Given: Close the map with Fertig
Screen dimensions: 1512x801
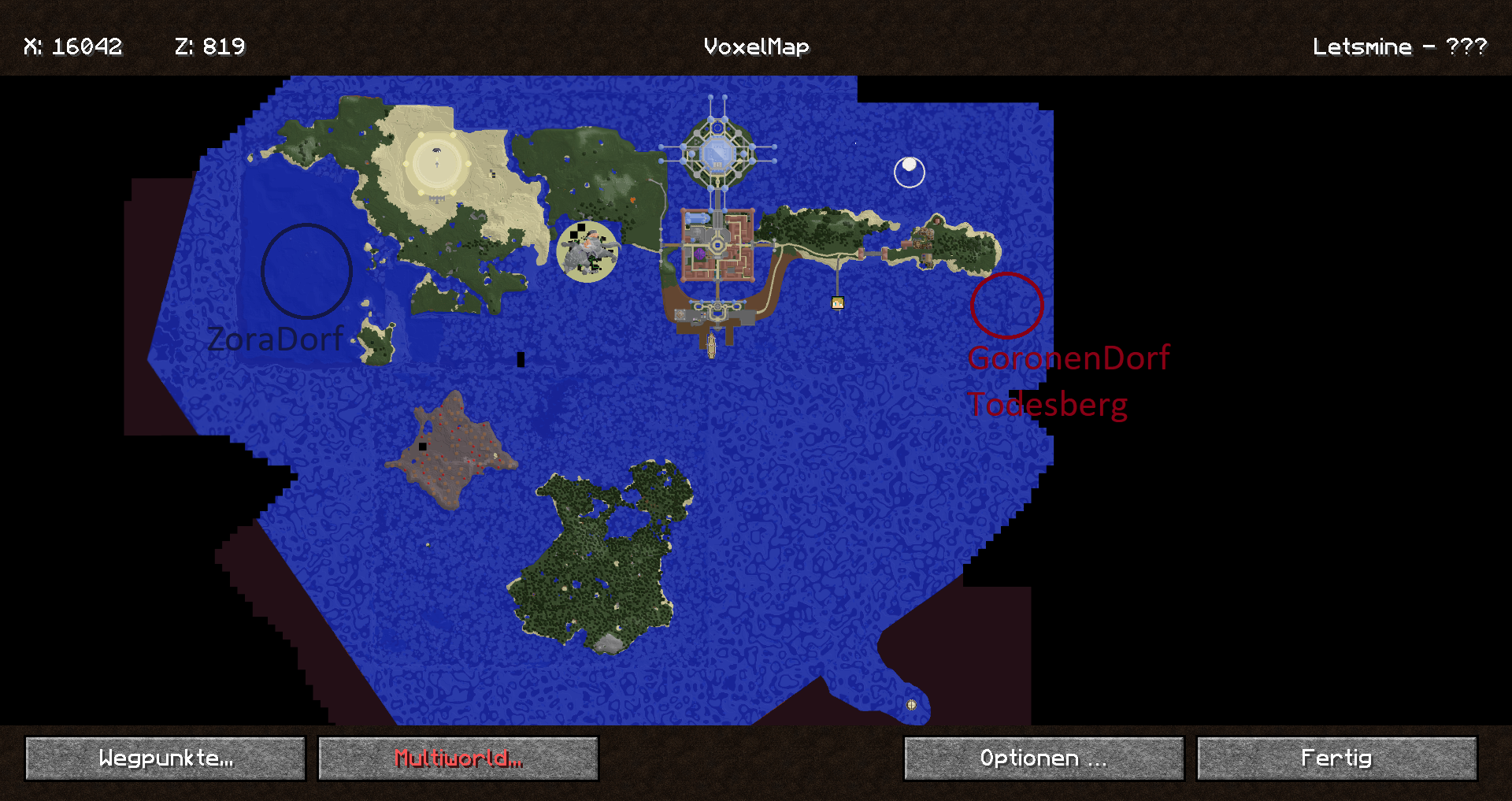Looking at the screenshot, I should click(1336, 758).
